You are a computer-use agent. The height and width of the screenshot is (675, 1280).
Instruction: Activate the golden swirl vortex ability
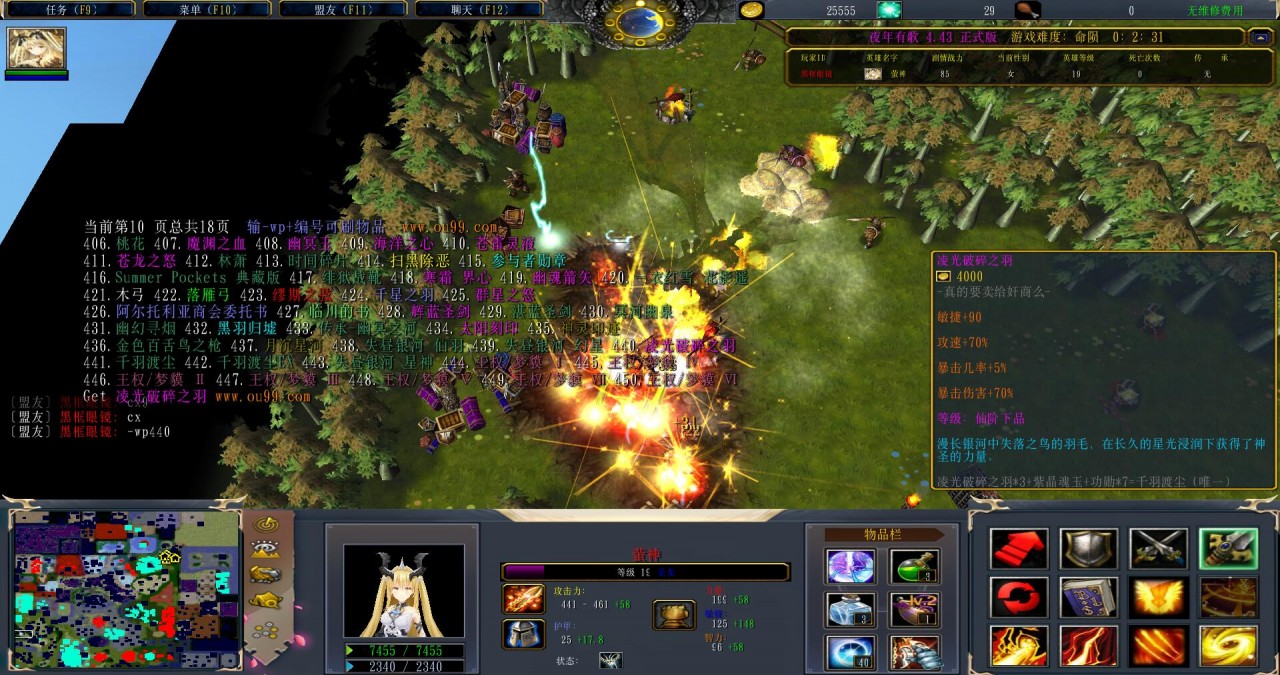(x=1227, y=646)
